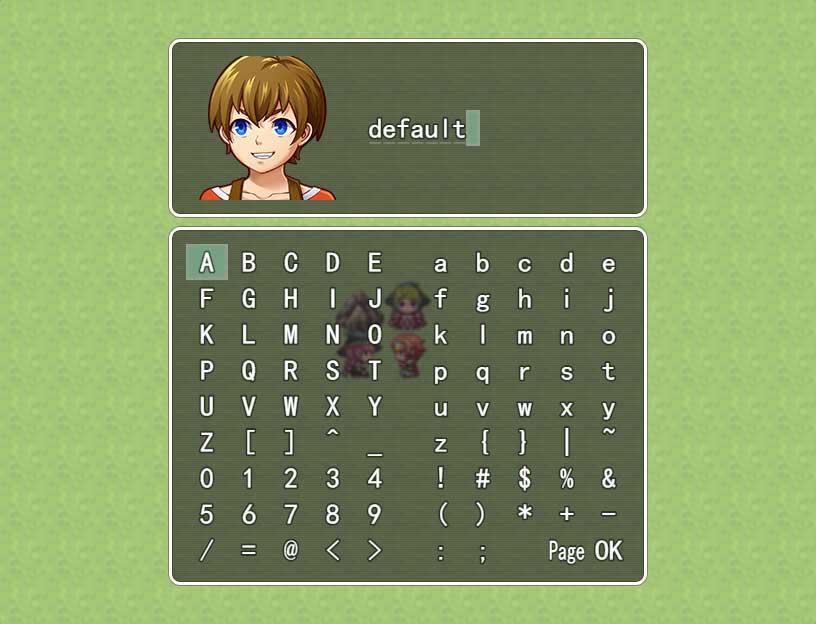Select the @ symbol key

coord(291,550)
